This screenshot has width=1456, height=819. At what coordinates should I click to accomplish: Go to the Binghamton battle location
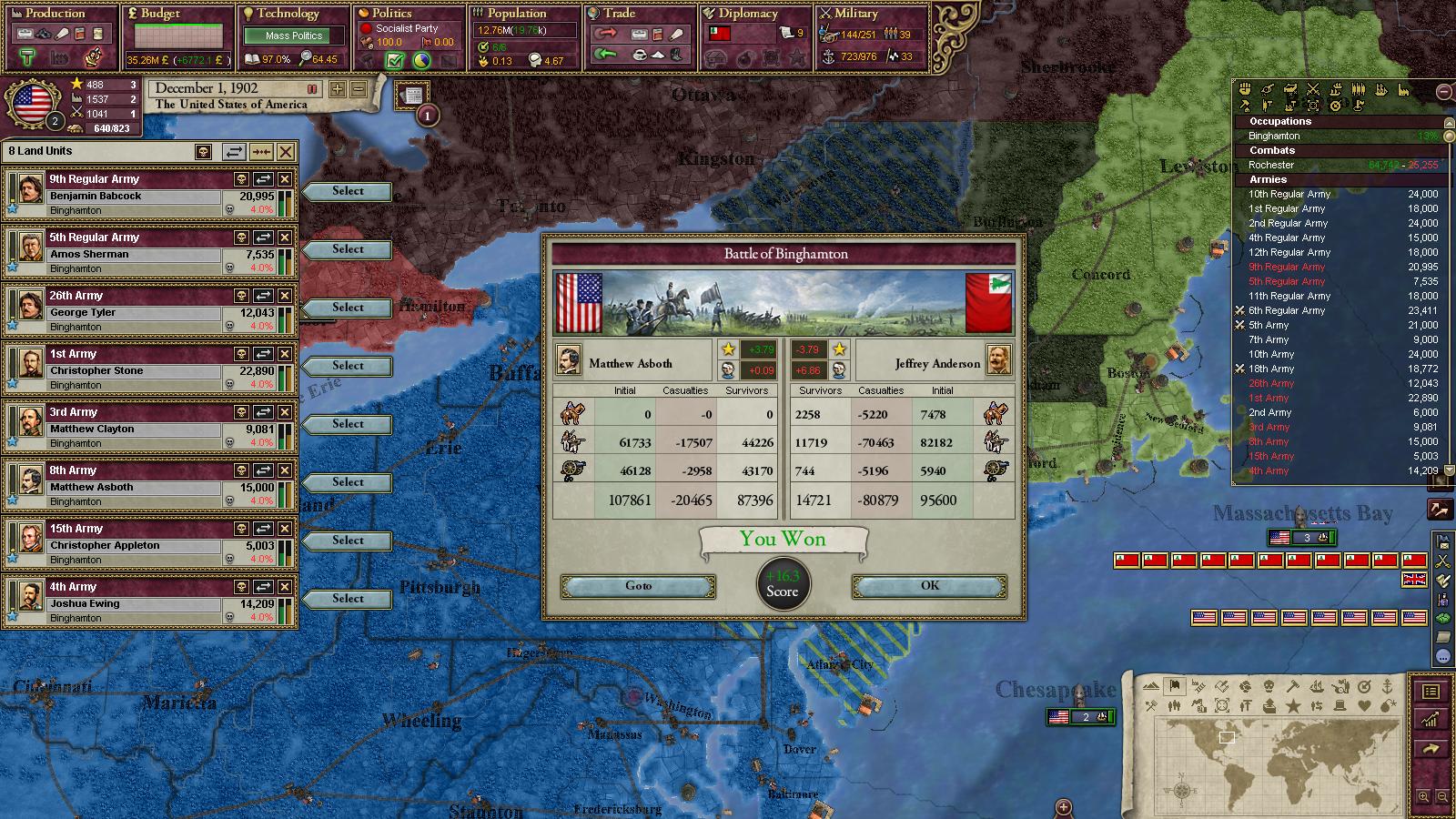click(x=638, y=586)
